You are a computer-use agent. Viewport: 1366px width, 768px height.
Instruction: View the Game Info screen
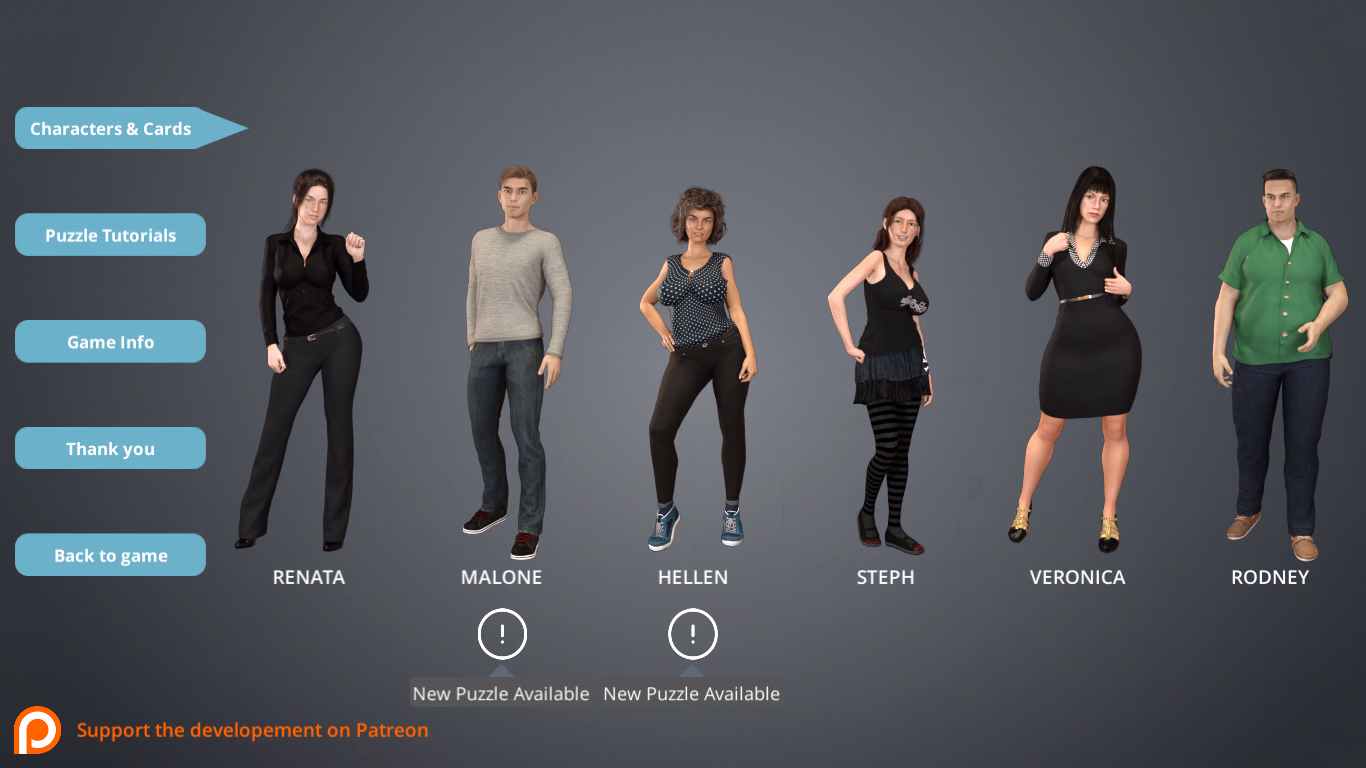[110, 341]
